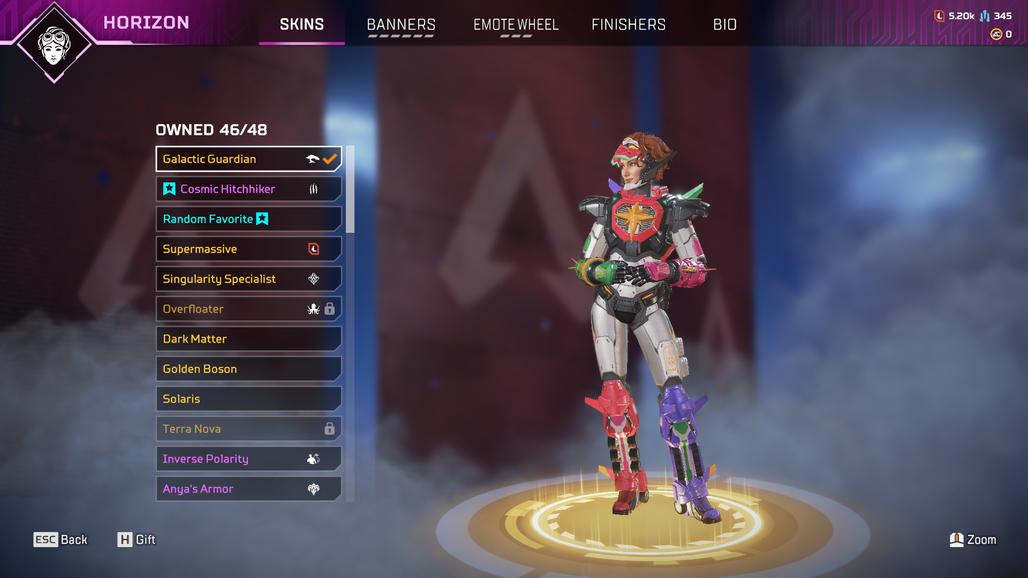Click the Horizon legend portrait icon
This screenshot has height=578, width=1028.
tap(54, 42)
